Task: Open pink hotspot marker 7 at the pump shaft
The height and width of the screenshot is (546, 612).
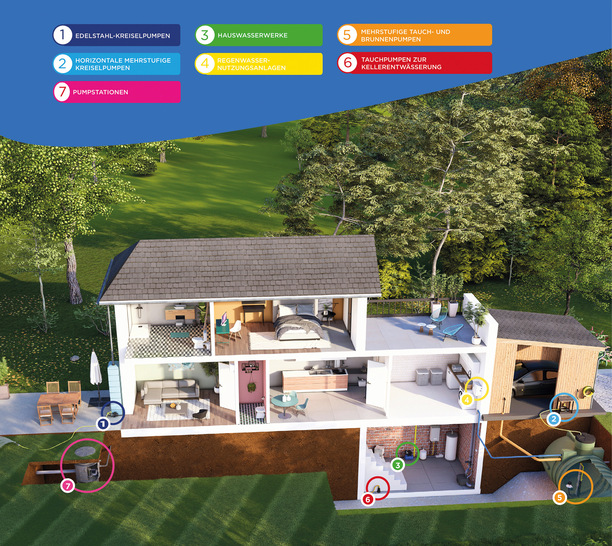Action: (67, 485)
